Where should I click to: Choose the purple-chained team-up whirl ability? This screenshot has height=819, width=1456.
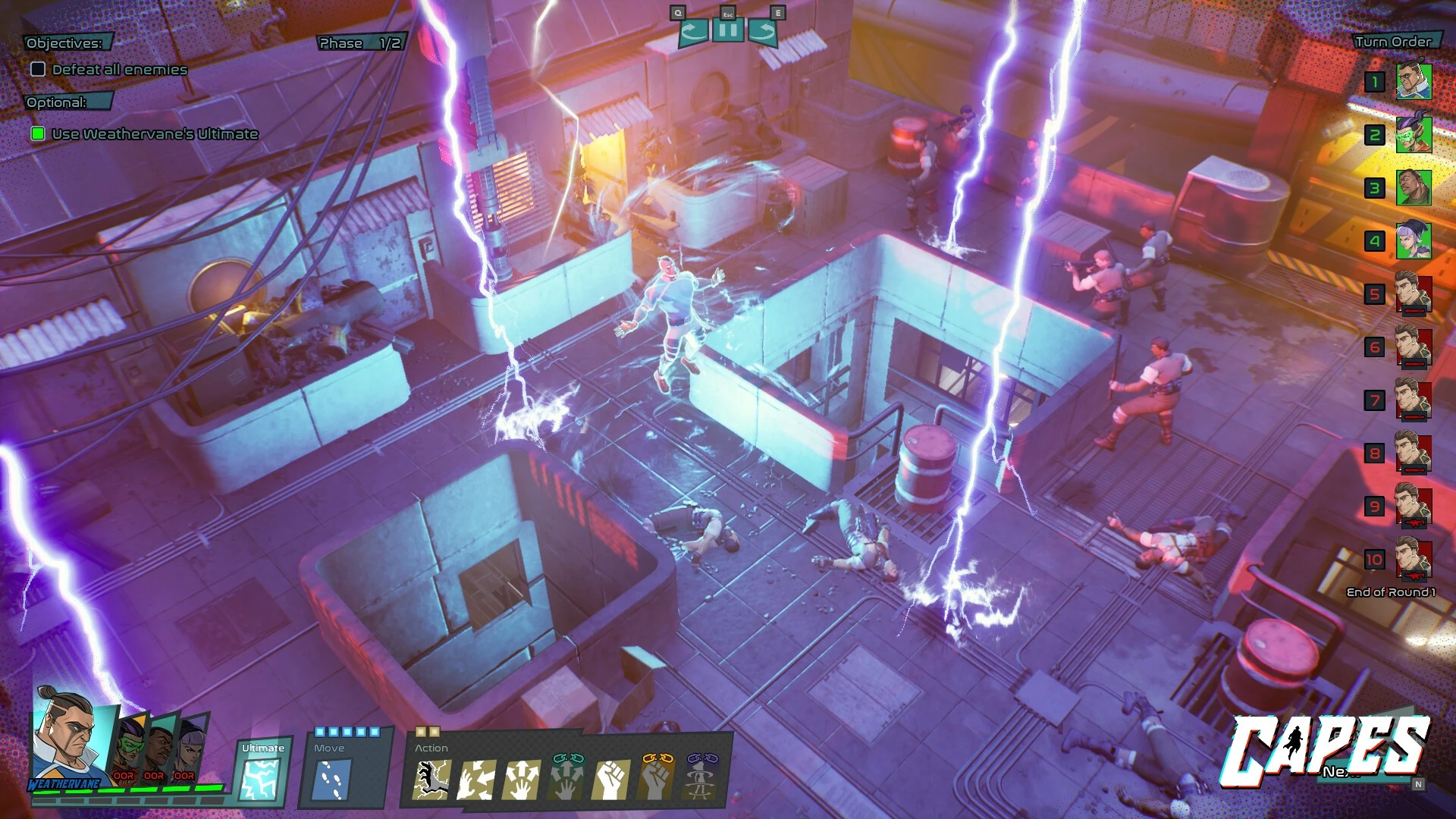pos(701,778)
